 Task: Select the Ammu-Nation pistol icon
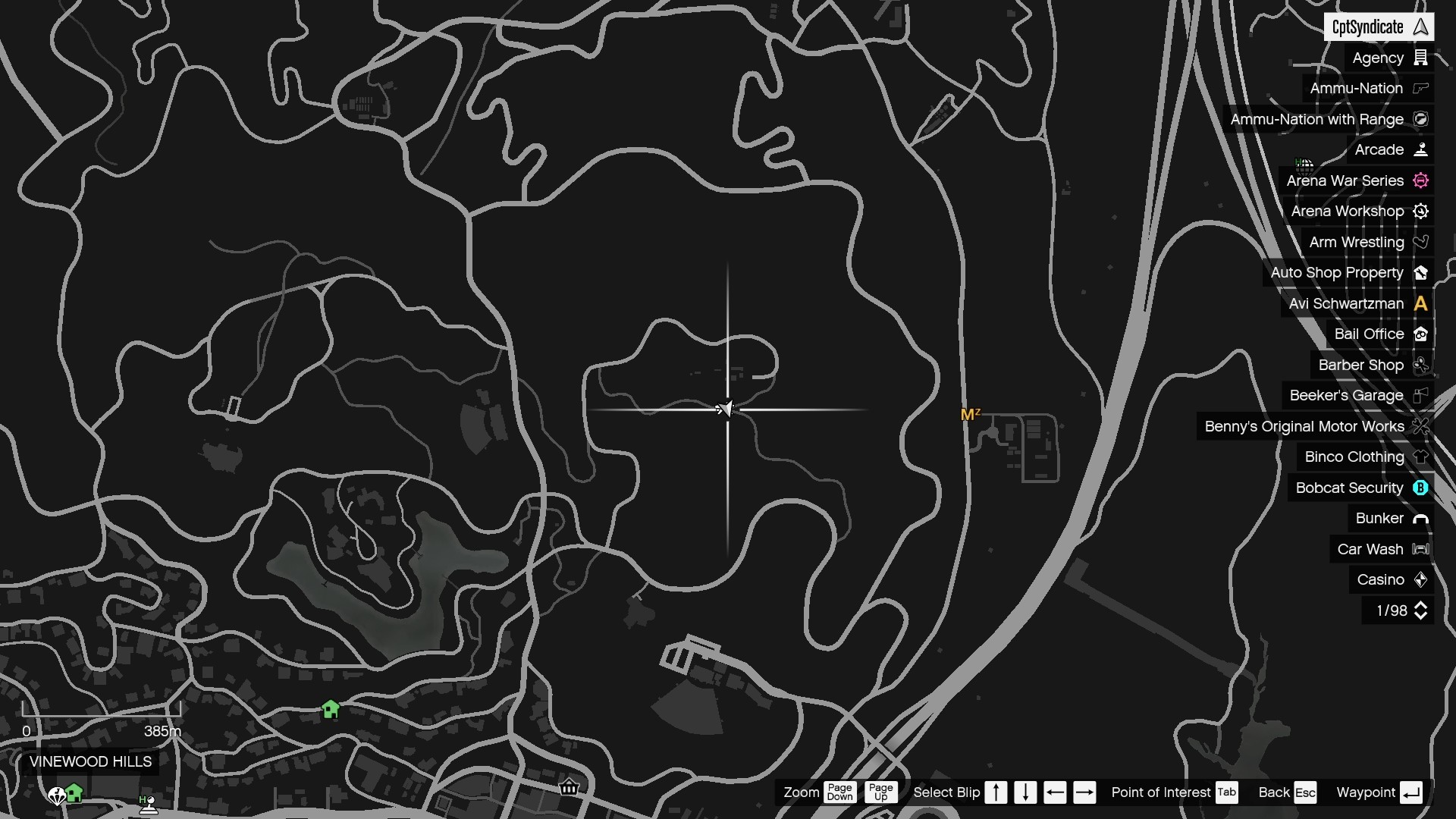[x=1421, y=89]
